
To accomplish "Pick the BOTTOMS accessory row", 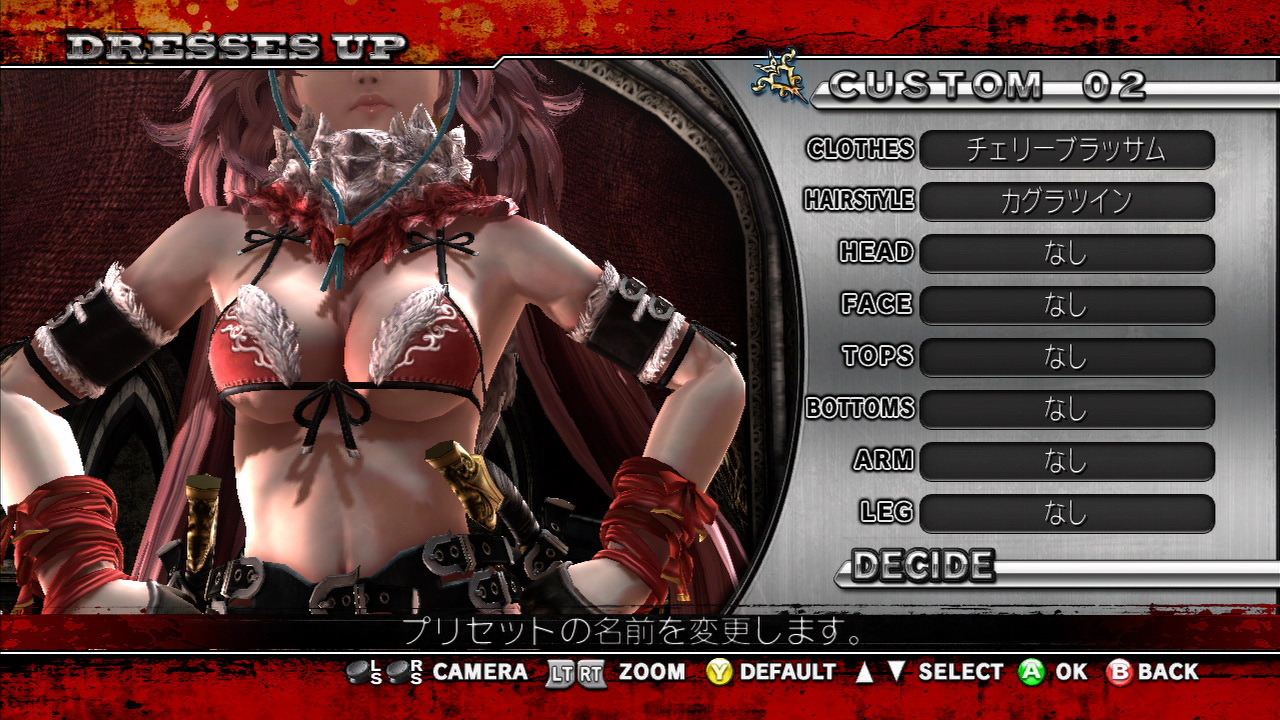I will (1066, 410).
